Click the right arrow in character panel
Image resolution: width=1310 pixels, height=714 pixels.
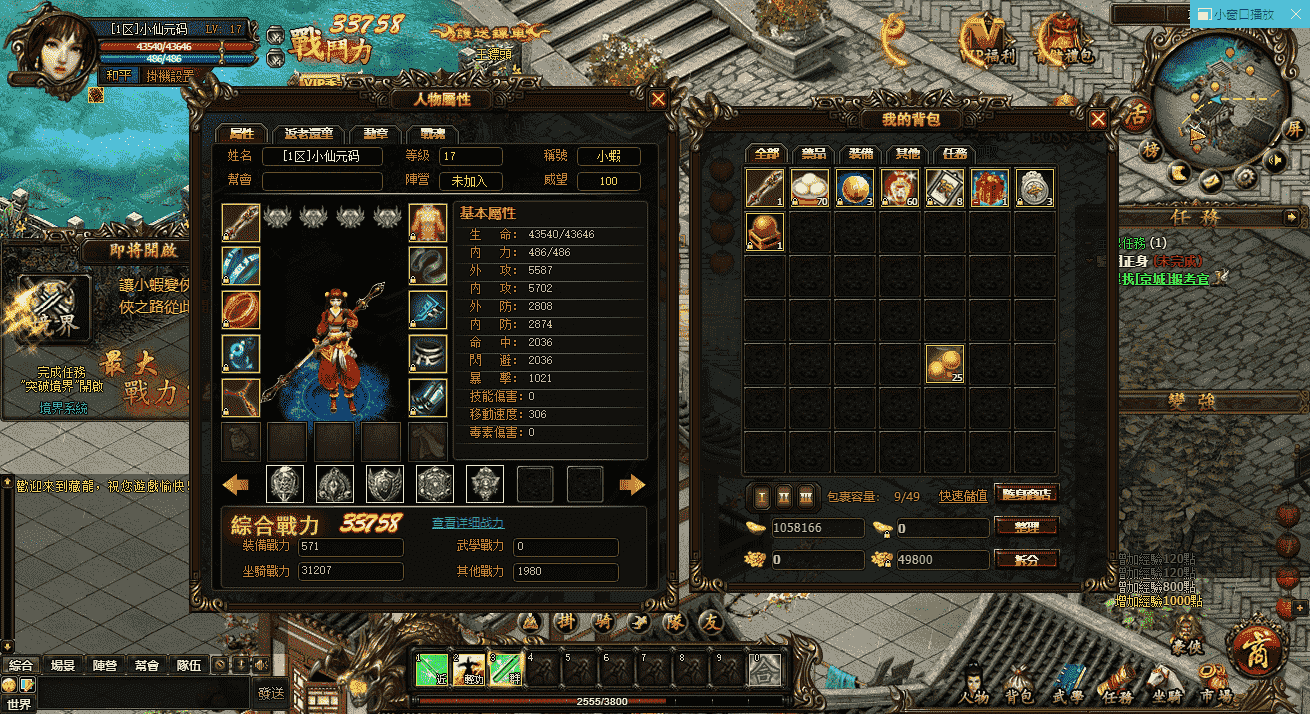[632, 485]
